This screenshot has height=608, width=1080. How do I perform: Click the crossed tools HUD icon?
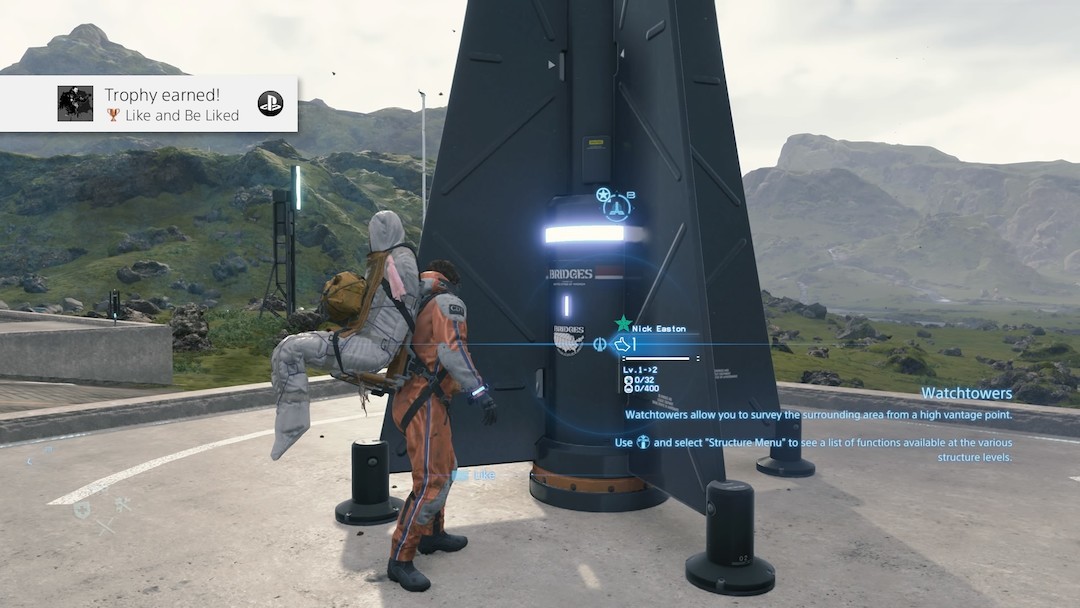(x=123, y=504)
